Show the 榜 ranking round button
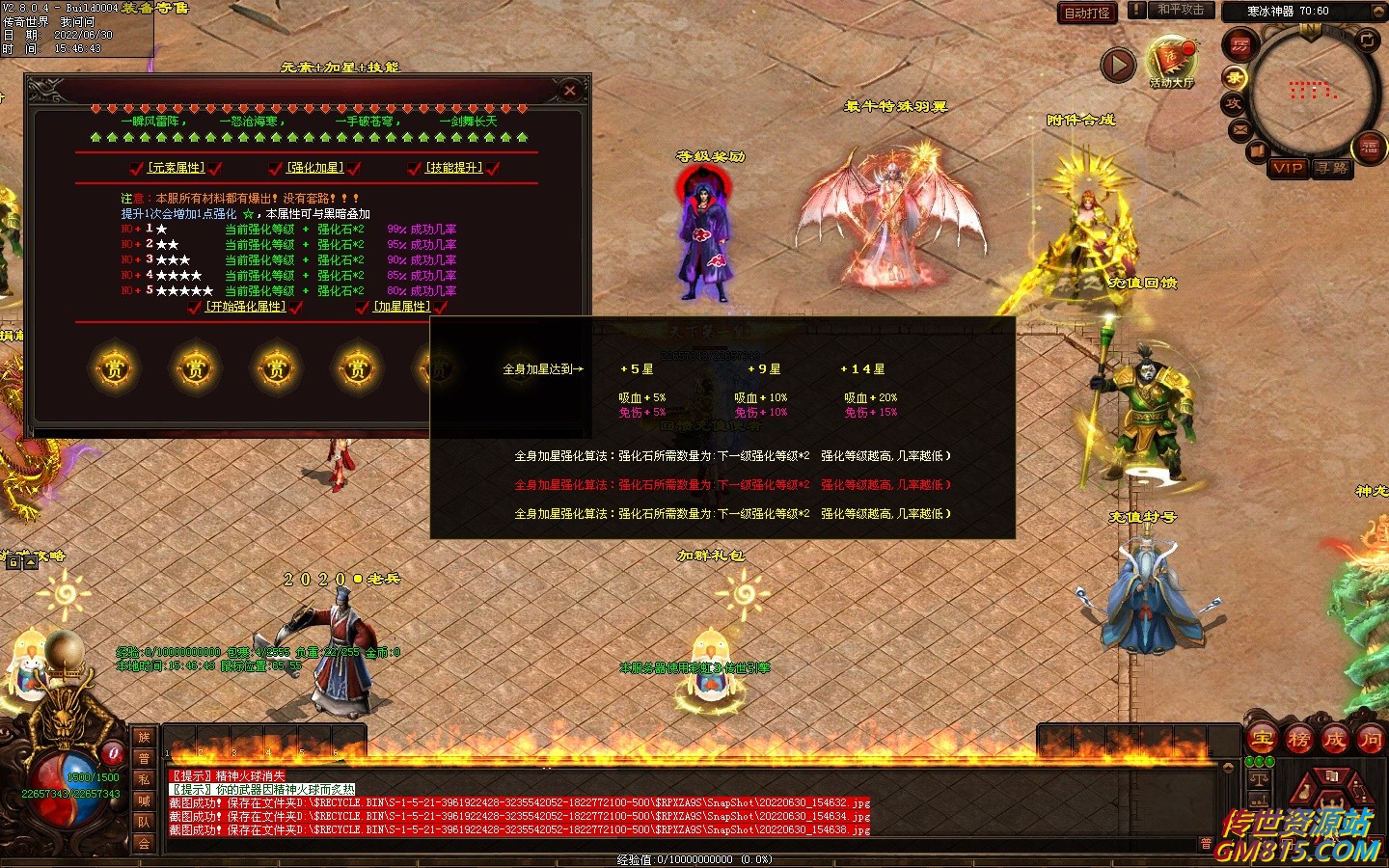Viewport: 1389px width, 868px height. click(x=1298, y=740)
